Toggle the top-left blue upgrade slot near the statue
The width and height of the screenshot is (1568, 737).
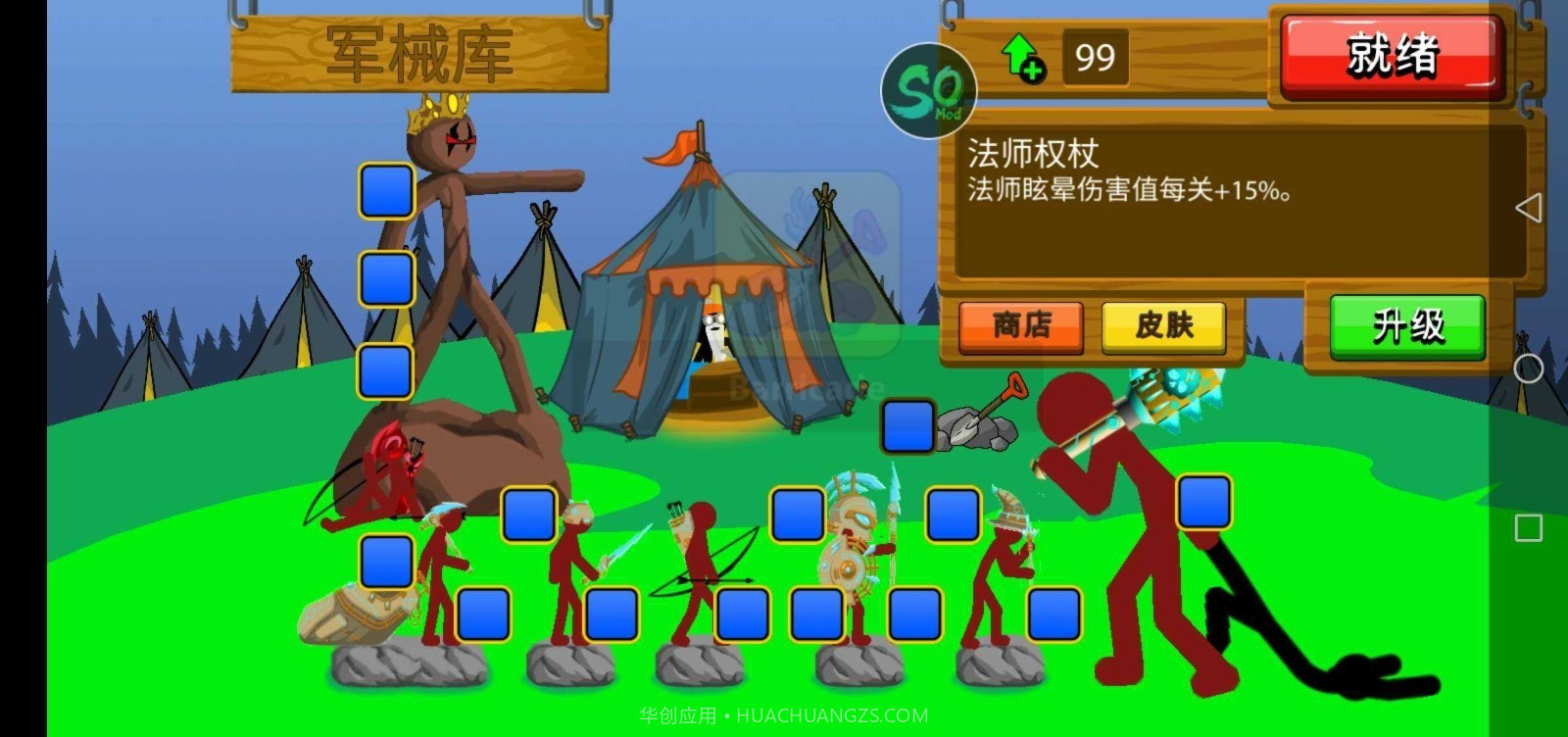click(384, 192)
